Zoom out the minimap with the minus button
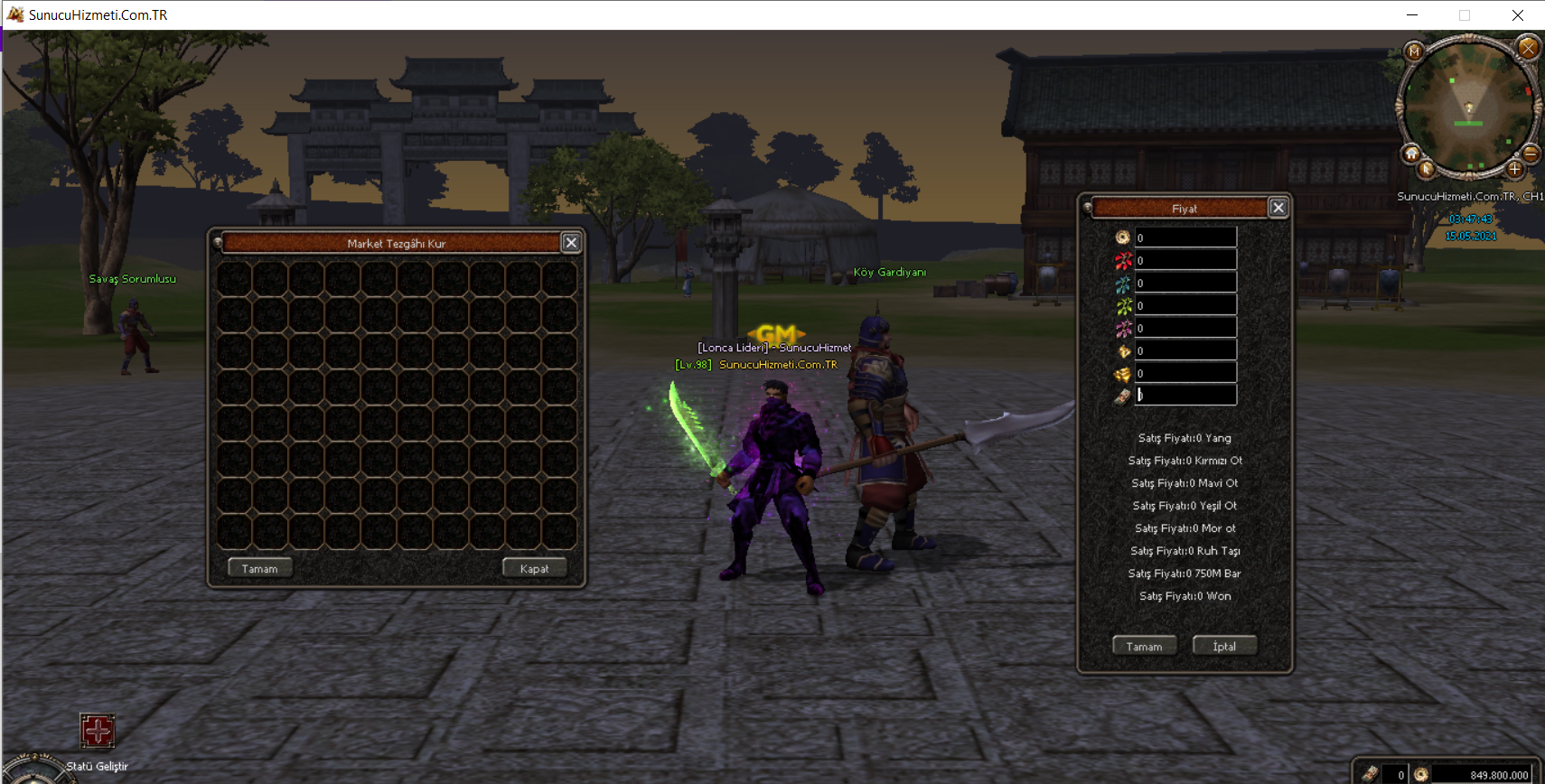Screen dimensions: 1545x784 pyautogui.click(x=1531, y=154)
